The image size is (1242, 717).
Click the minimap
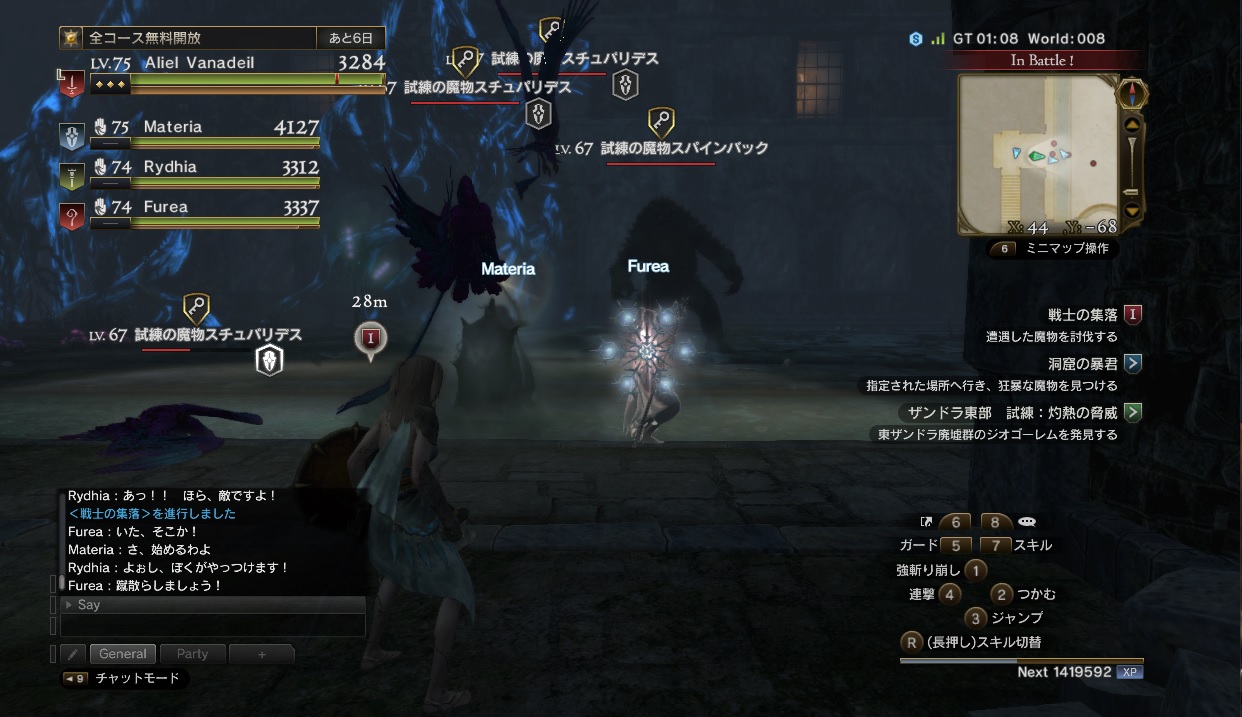pyautogui.click(x=1037, y=153)
